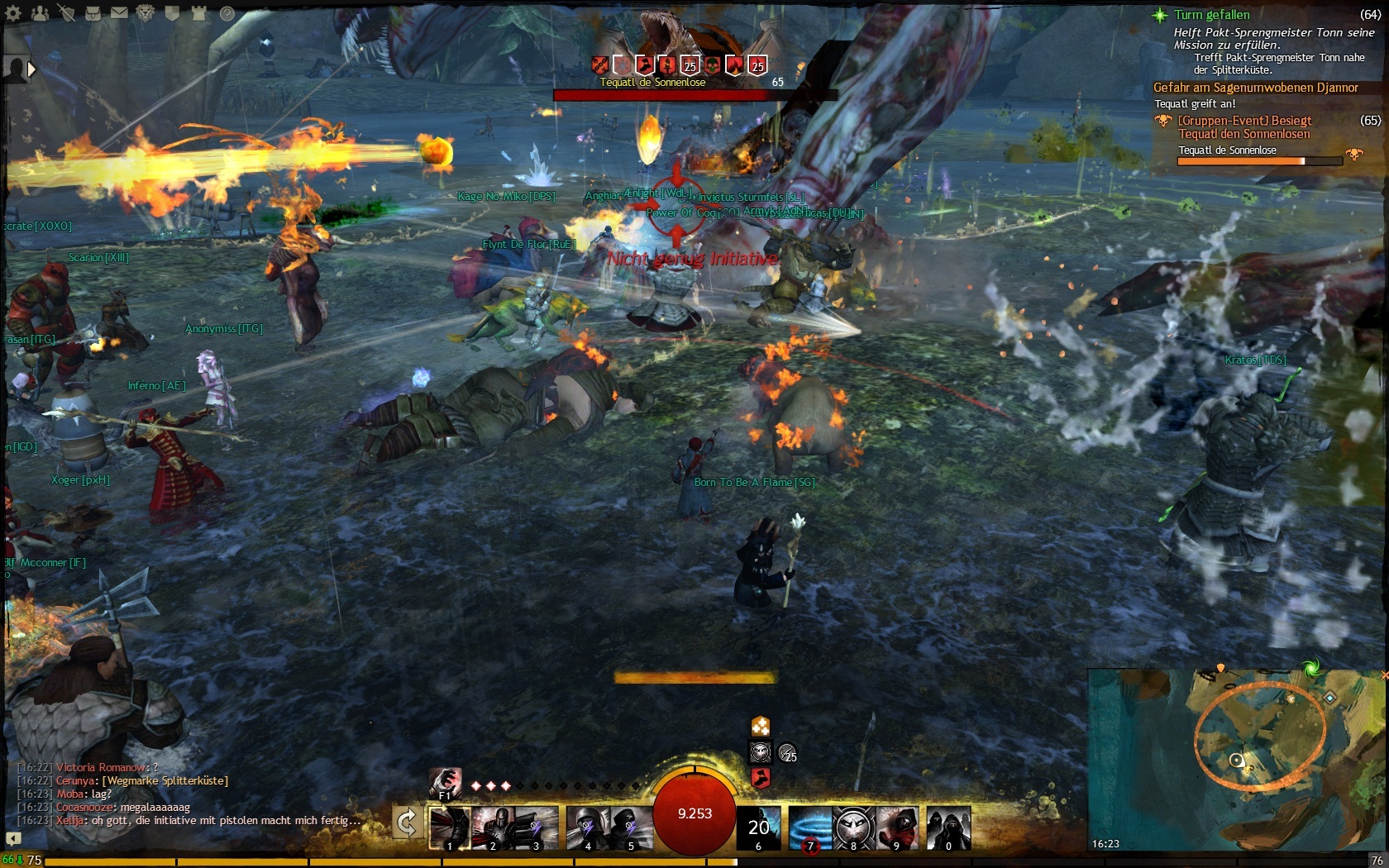Screen dimensions: 1389x868
Task: Open the mail envelope icon
Action: pos(119,13)
